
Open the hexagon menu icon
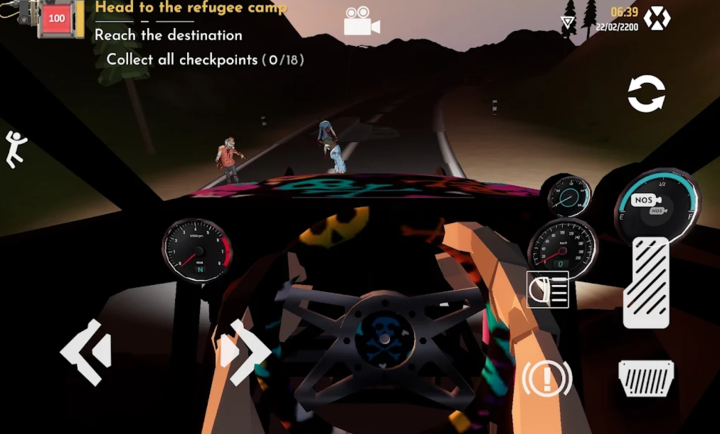656,18
